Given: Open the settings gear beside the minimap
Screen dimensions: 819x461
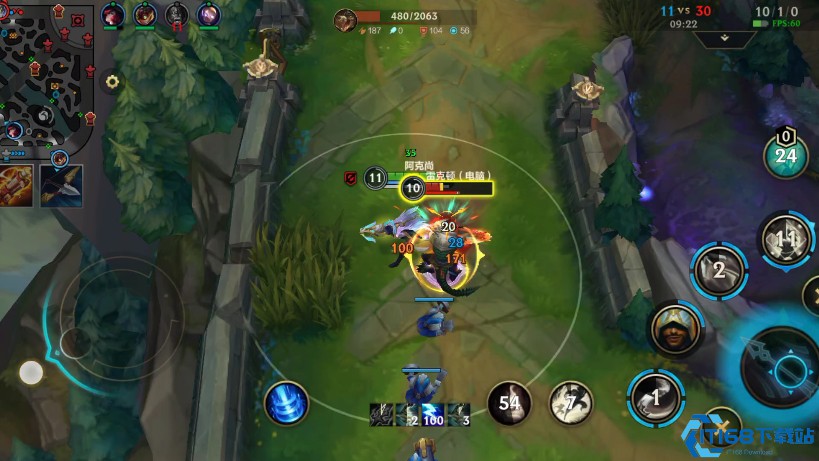Looking at the screenshot, I should [x=112, y=82].
